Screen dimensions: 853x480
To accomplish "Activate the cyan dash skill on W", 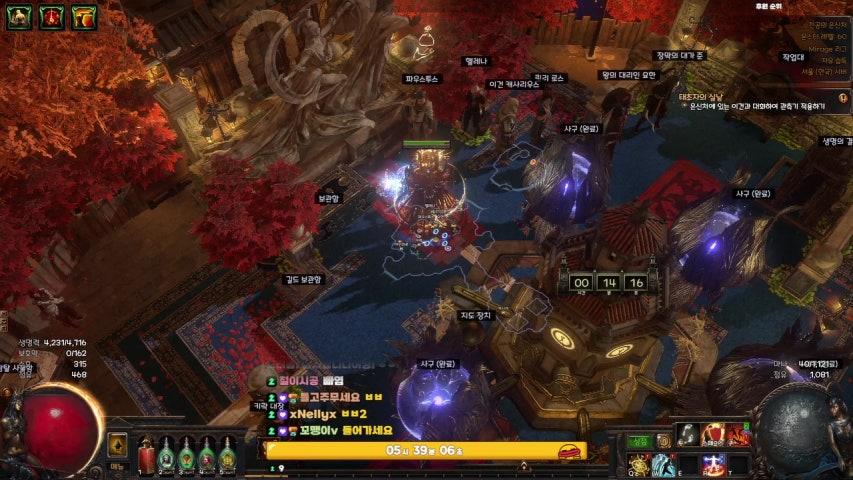I will pos(662,463).
